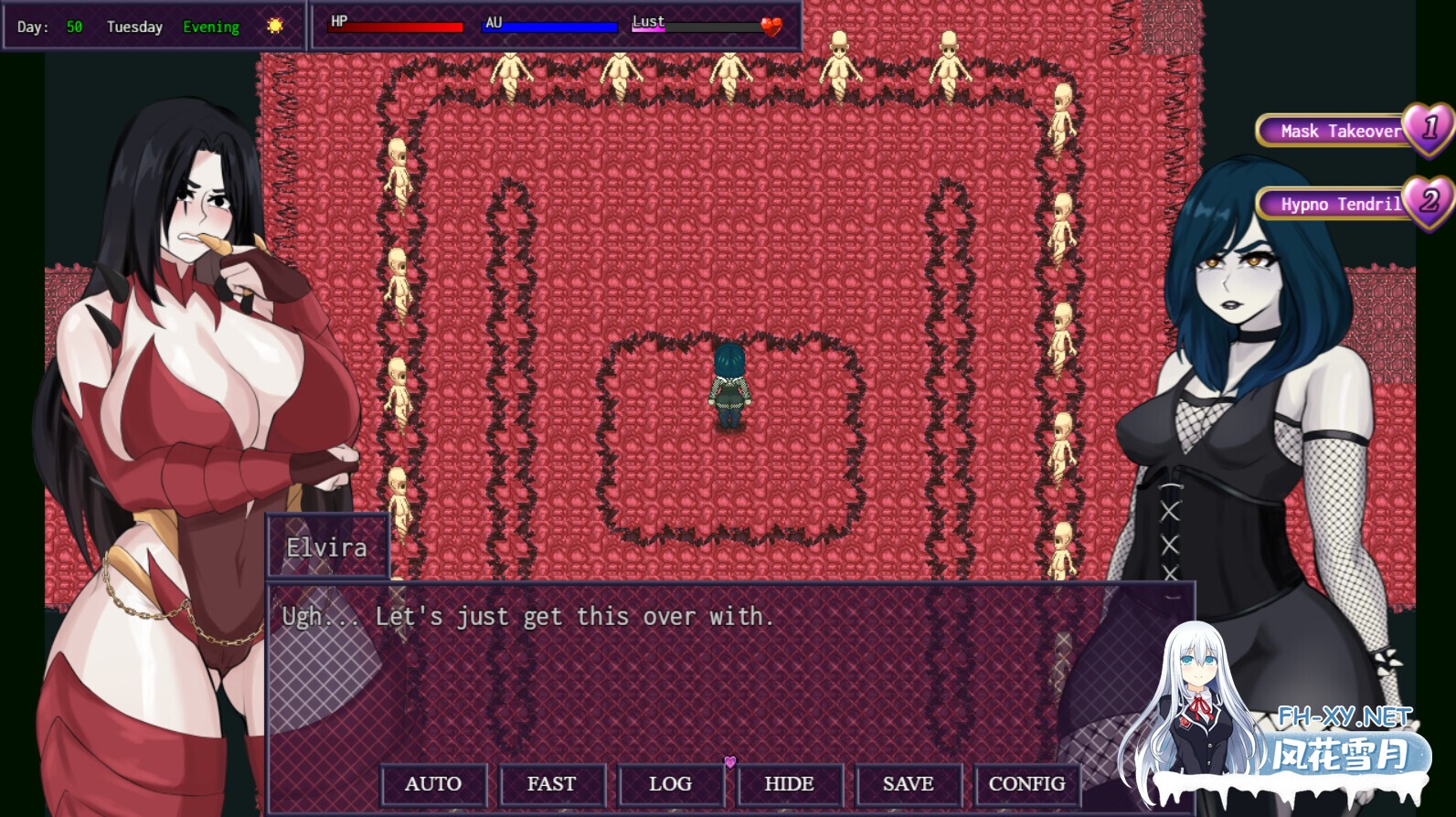
Task: Click the Elvira name tab
Action: click(x=328, y=547)
